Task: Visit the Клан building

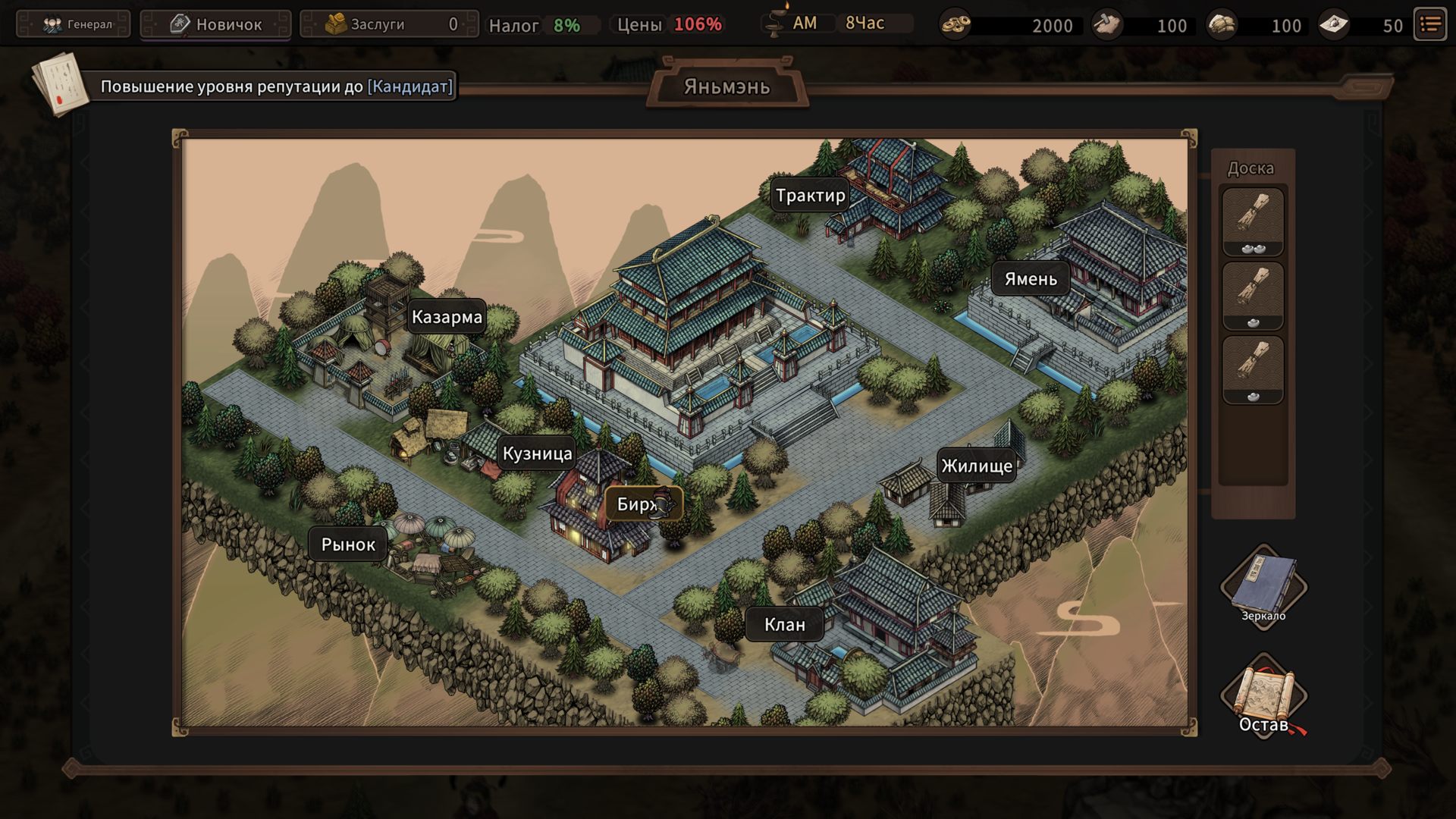Action: pos(784,624)
